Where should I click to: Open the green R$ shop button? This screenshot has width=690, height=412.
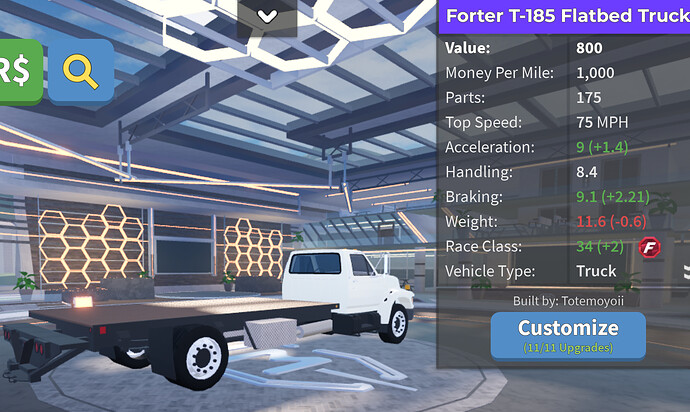click(19, 71)
